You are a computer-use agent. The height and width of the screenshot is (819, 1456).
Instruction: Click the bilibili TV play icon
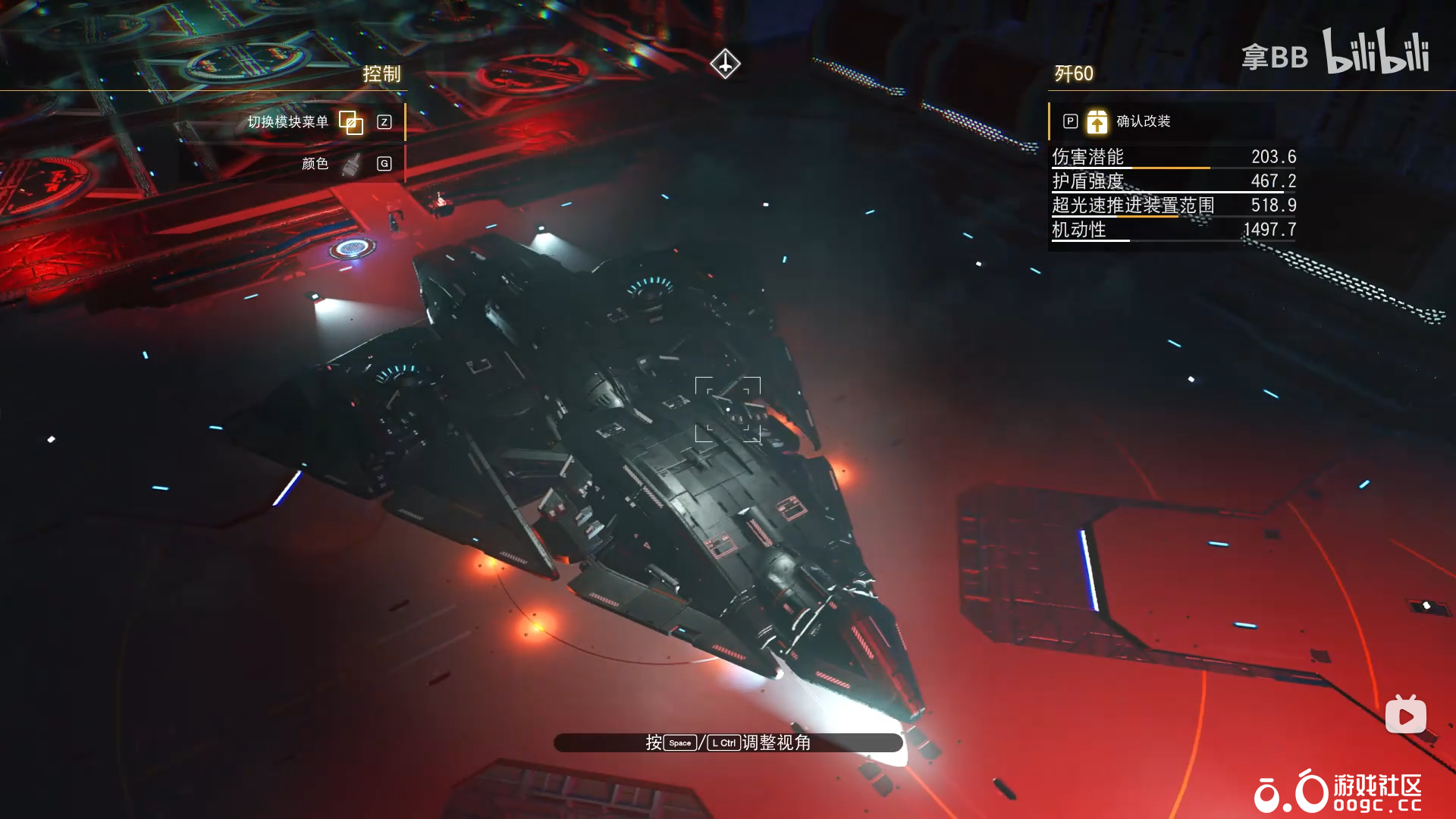point(1405,715)
